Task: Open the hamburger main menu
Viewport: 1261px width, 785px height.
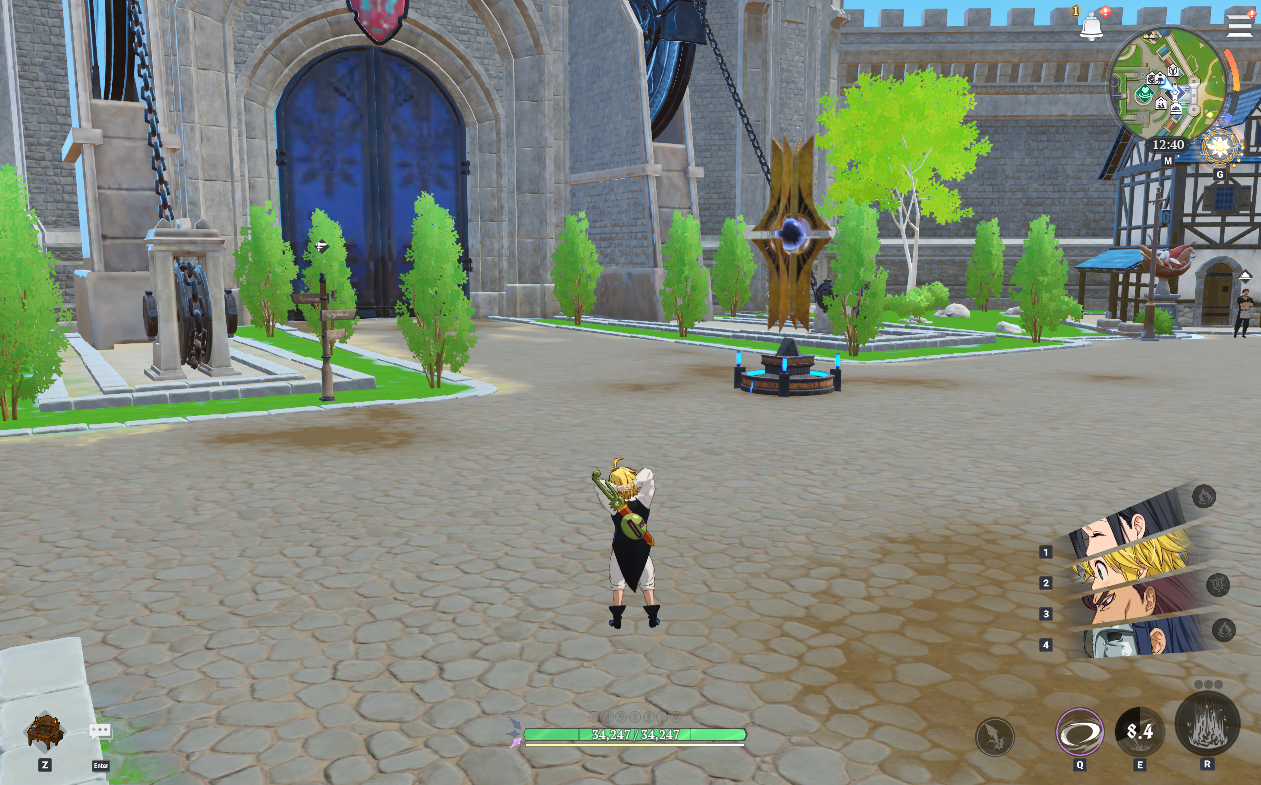Action: [1239, 25]
